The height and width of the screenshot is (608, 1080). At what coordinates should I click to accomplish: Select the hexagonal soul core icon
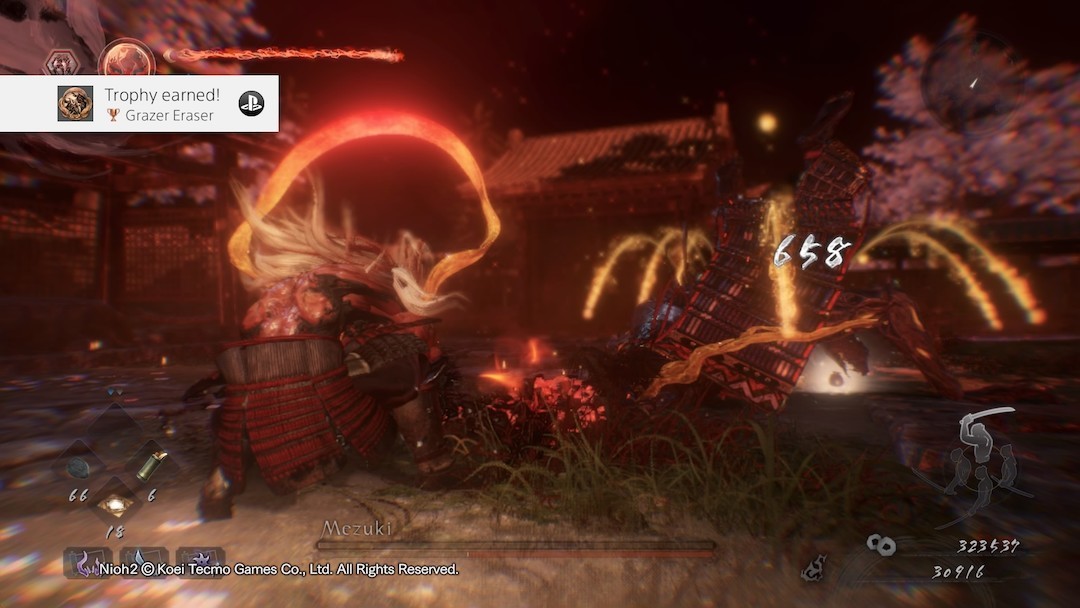tap(64, 62)
